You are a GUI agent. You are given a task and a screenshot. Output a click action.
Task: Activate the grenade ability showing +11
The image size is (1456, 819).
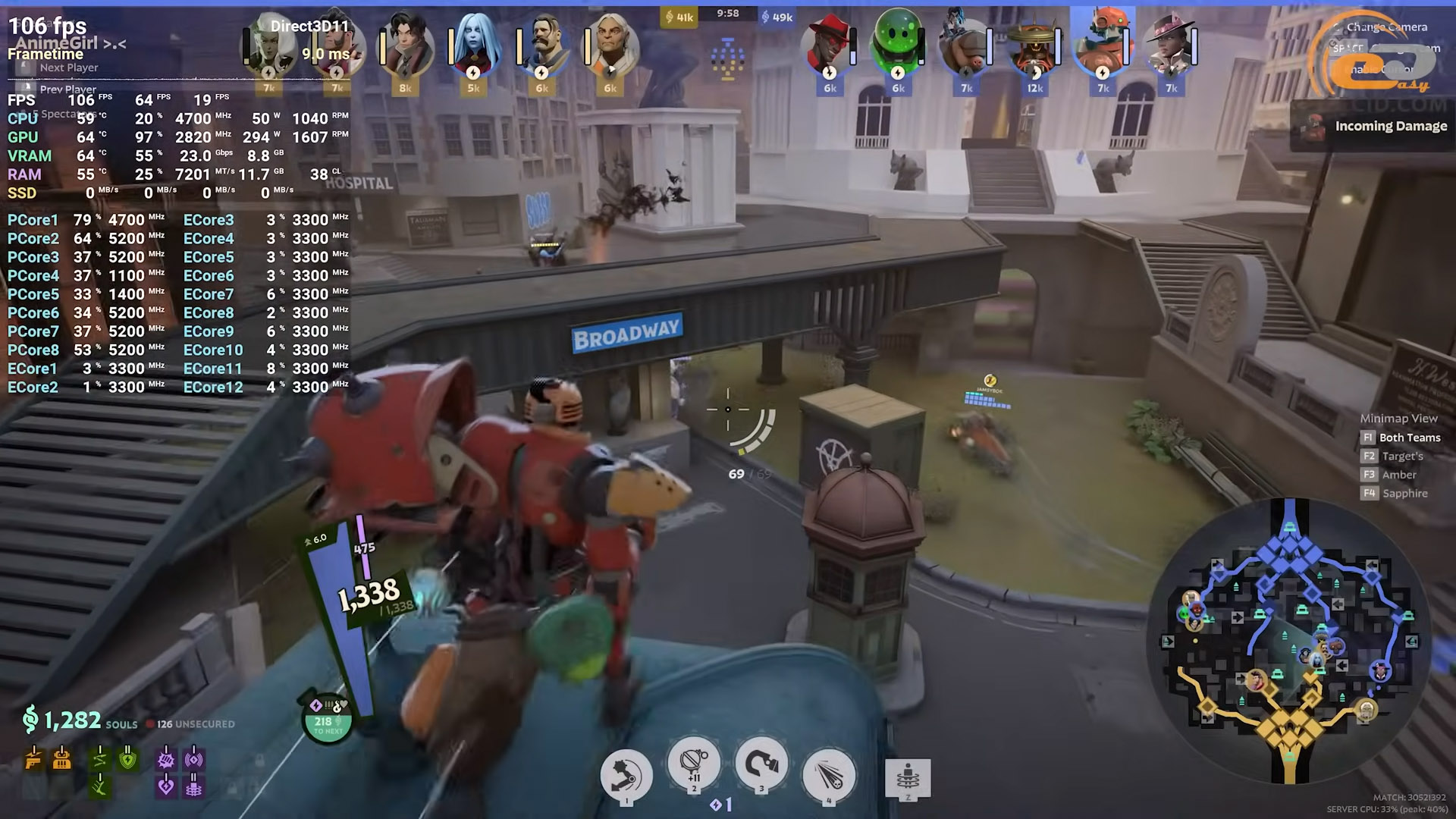[694, 764]
